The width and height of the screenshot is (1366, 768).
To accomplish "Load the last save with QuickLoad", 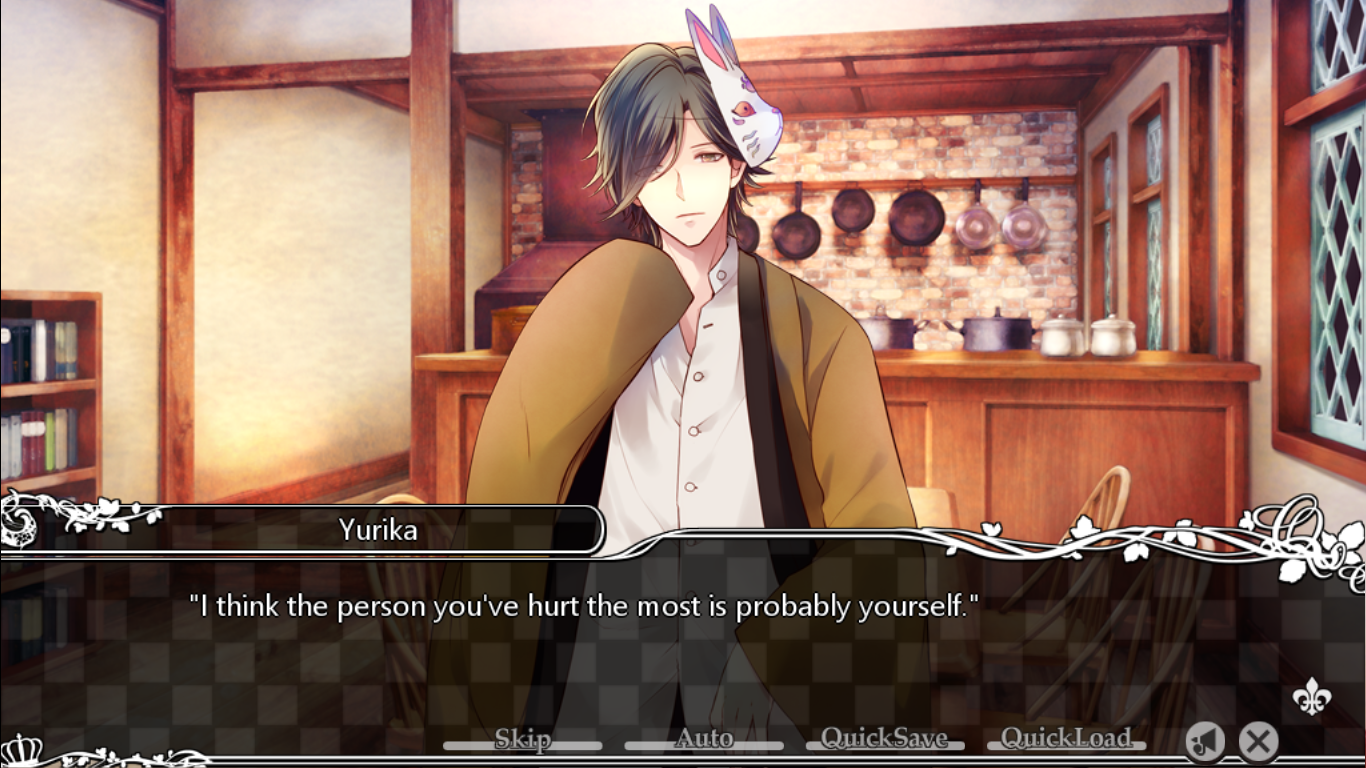I will 1066,740.
